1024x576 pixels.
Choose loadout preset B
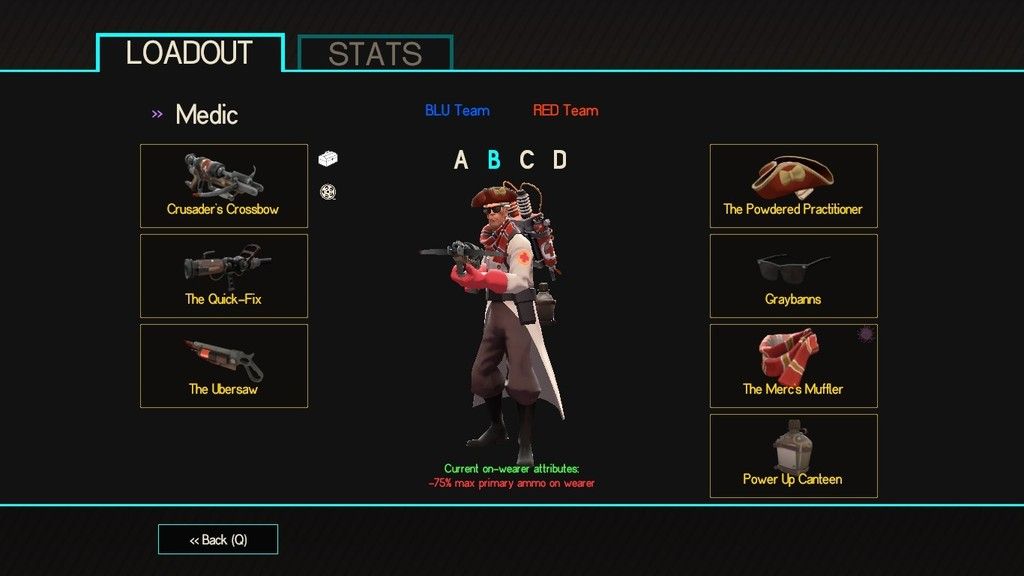(493, 160)
